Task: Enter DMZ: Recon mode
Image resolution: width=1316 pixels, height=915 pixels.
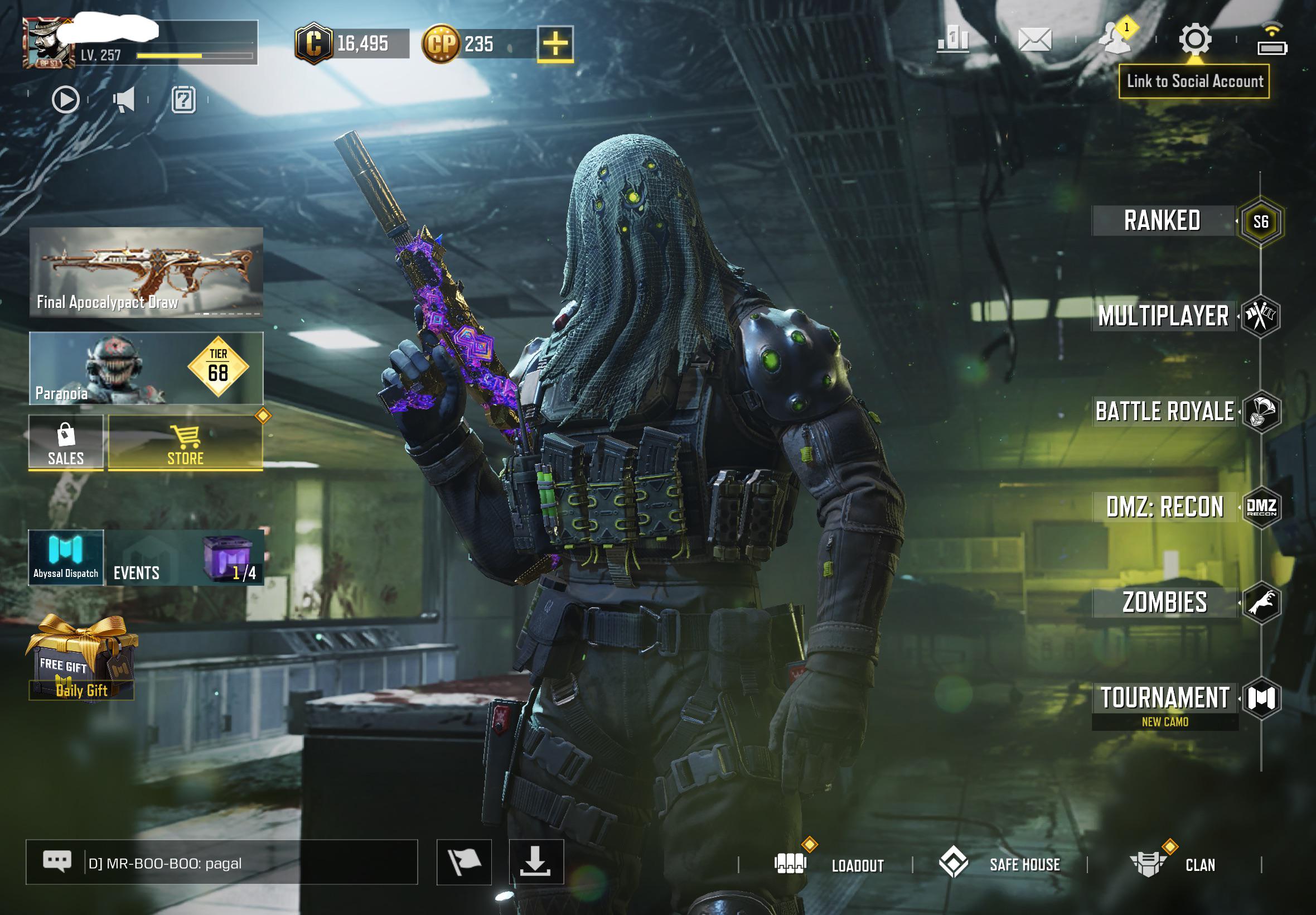Action: click(x=1165, y=507)
